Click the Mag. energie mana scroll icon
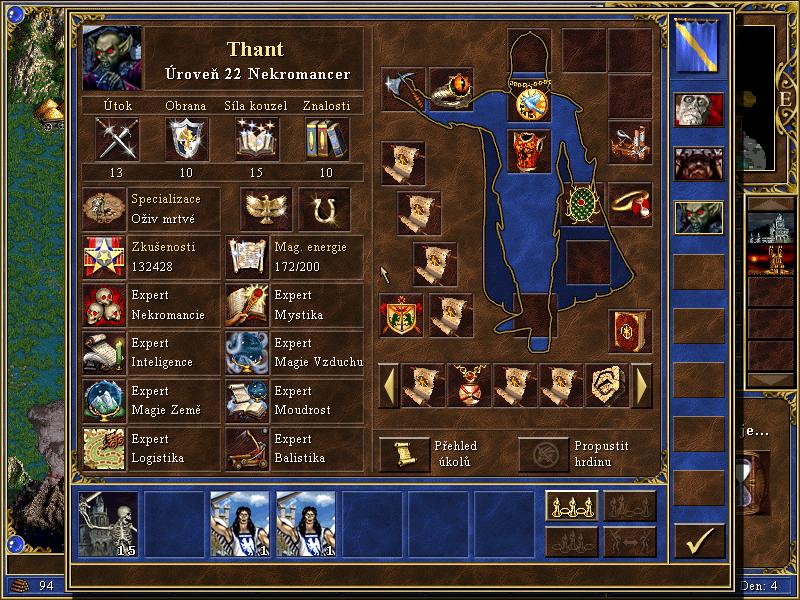800x600 pixels. pyautogui.click(x=246, y=257)
